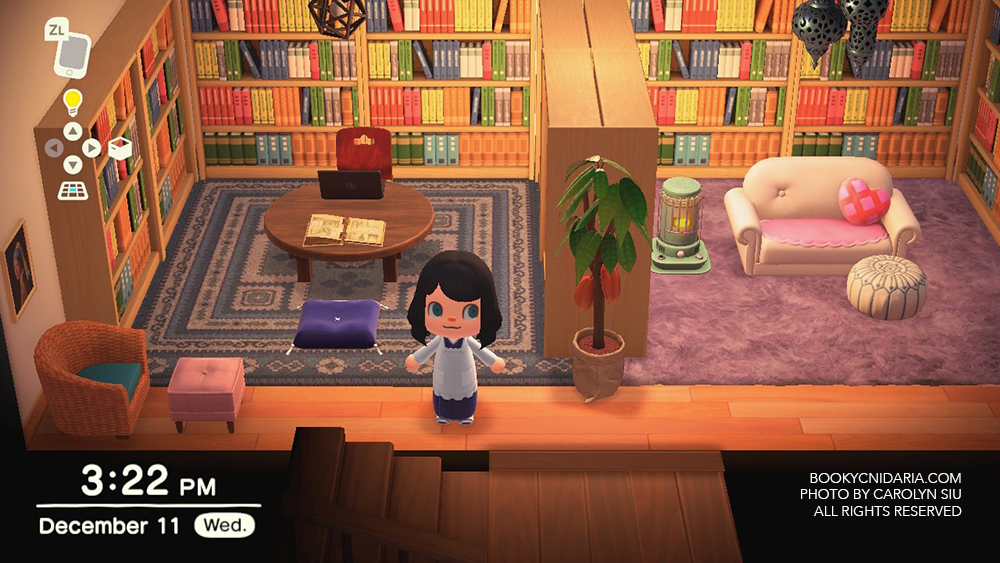Open the NookPhone icon

72,54
